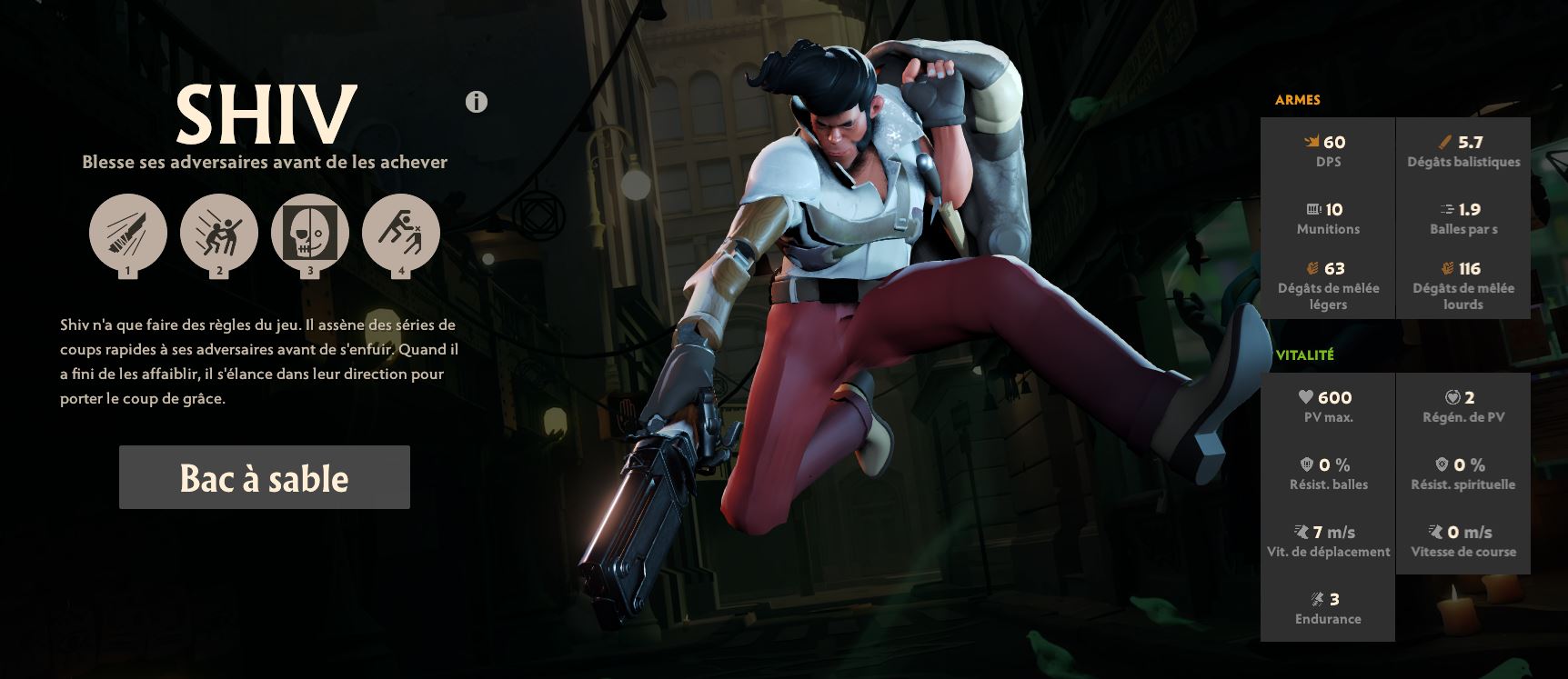Pick the fourth ability showing a killing blow
Screen dimensions: 1568x679
pyautogui.click(x=401, y=233)
